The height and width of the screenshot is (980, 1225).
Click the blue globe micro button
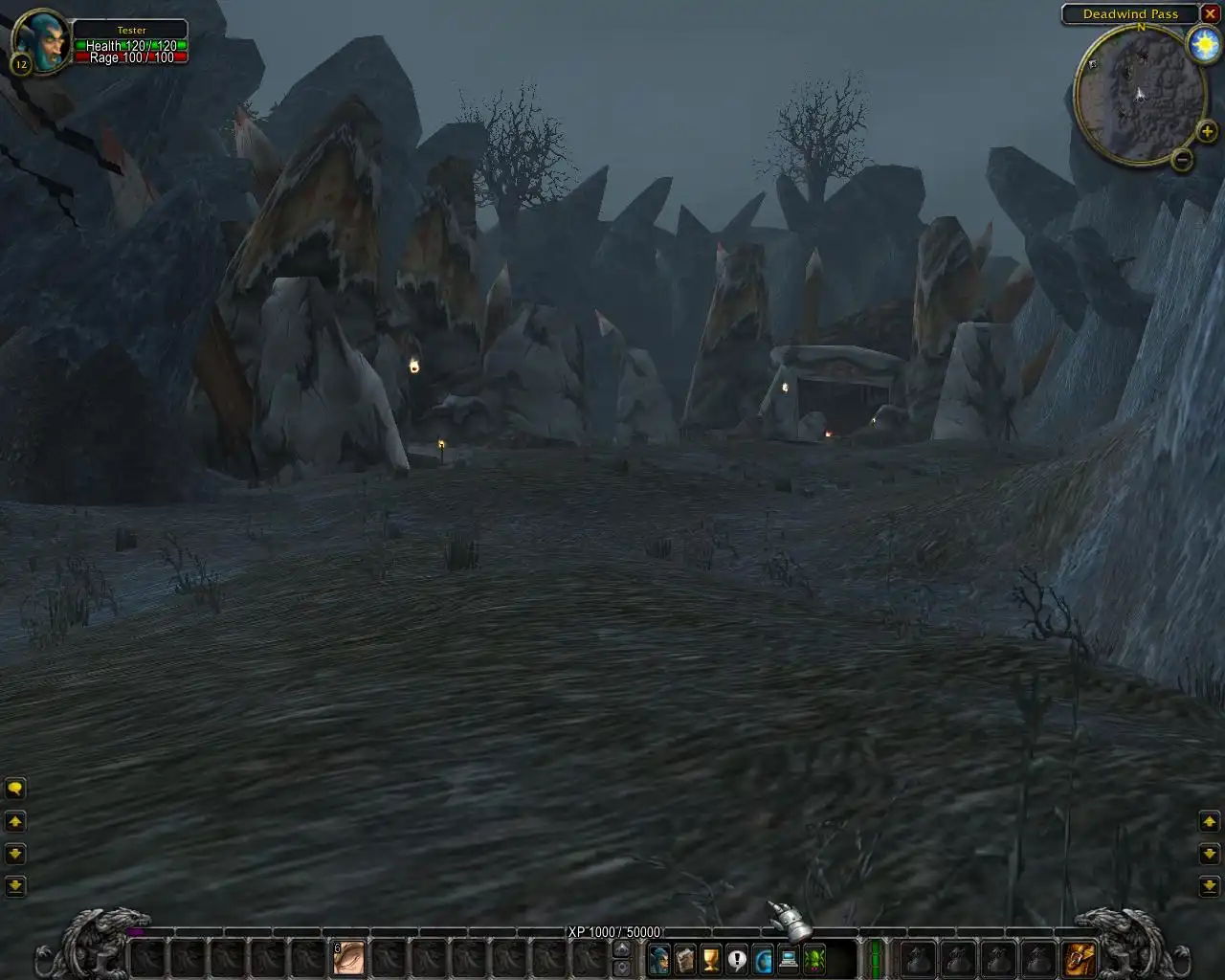[x=763, y=958]
